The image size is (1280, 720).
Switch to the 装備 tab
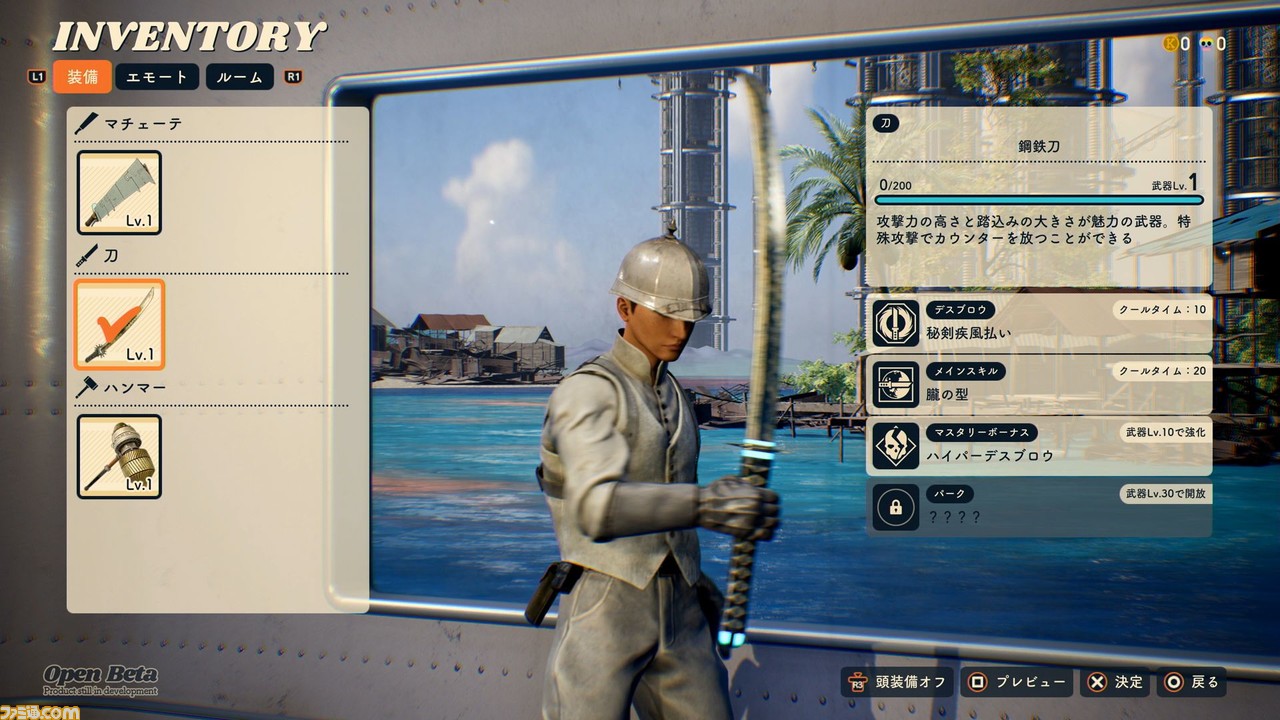click(82, 77)
